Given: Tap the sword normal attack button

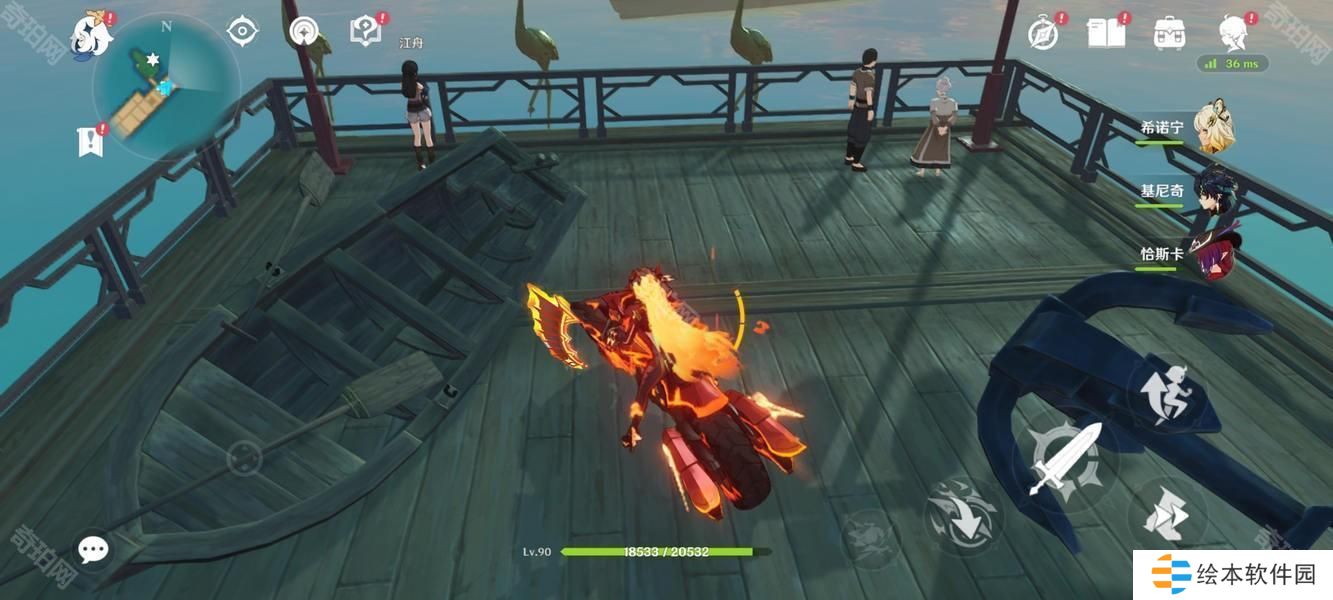Looking at the screenshot, I should point(1065,461).
